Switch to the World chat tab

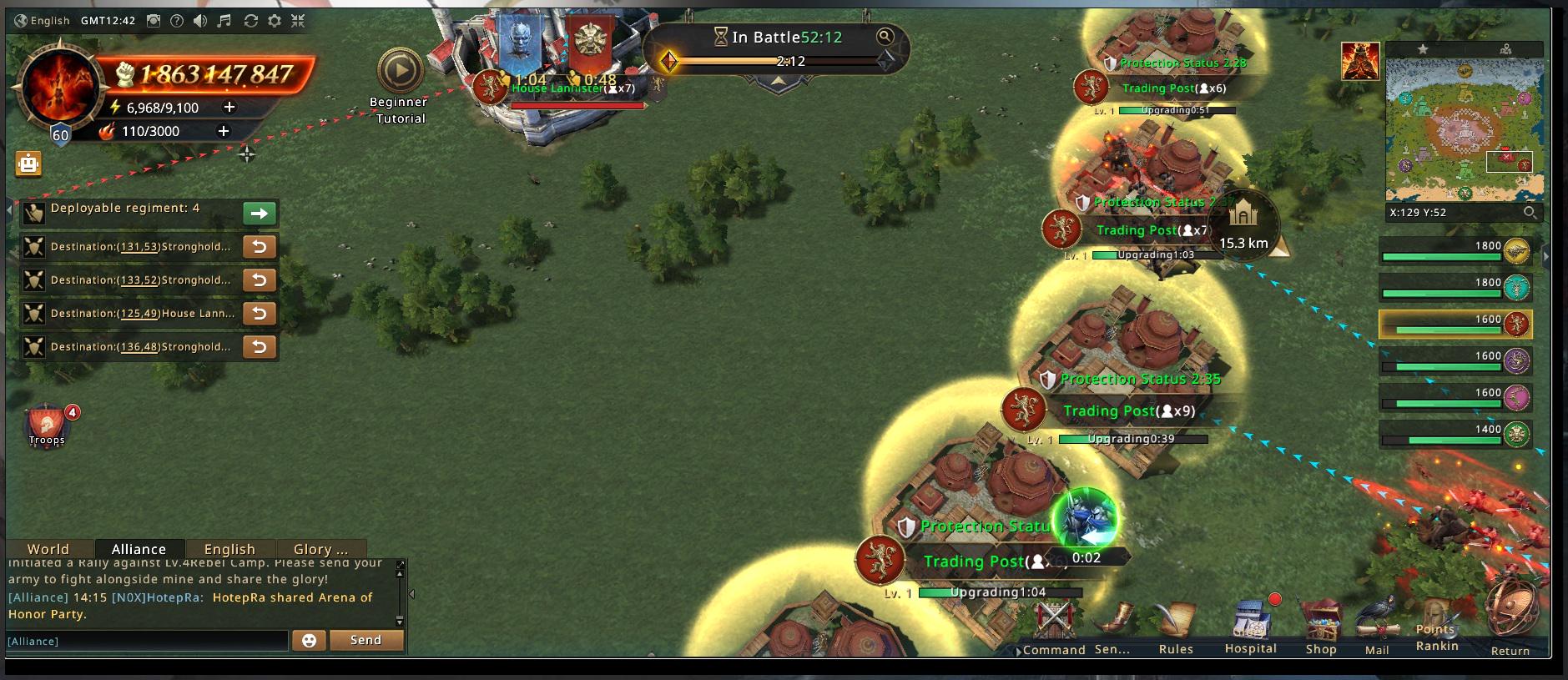(48, 549)
